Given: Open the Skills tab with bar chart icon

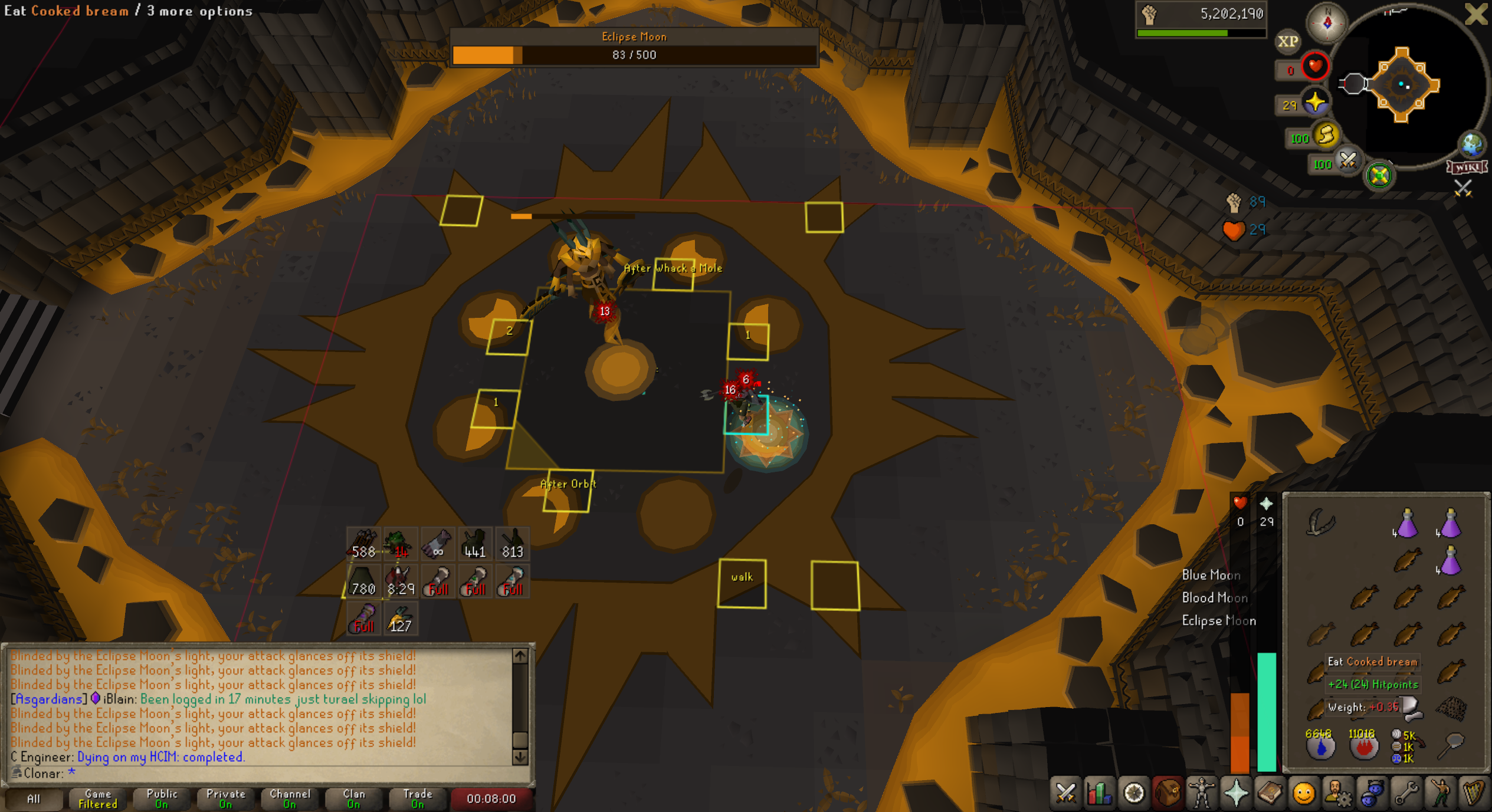Looking at the screenshot, I should point(1099,793).
